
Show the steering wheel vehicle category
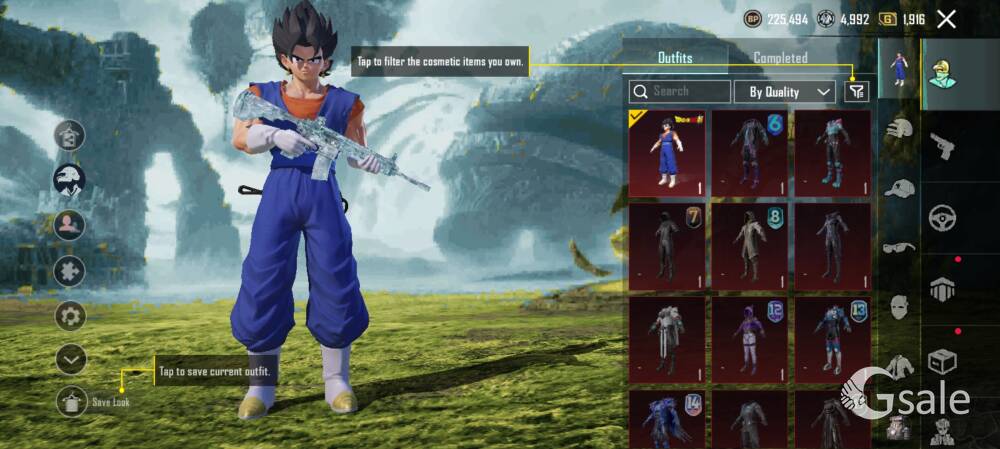point(942,218)
